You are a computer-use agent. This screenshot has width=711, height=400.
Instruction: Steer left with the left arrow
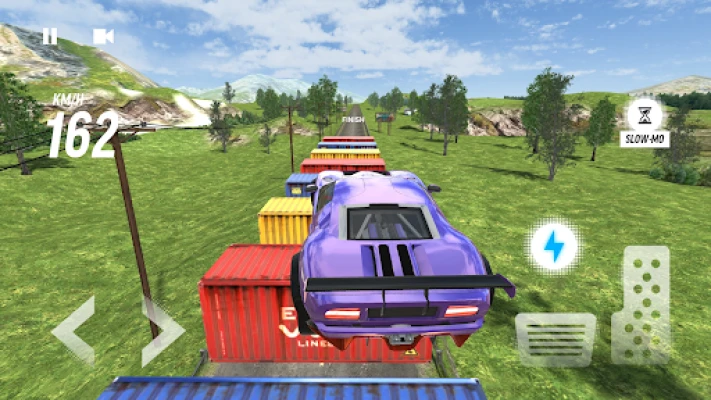74,329
